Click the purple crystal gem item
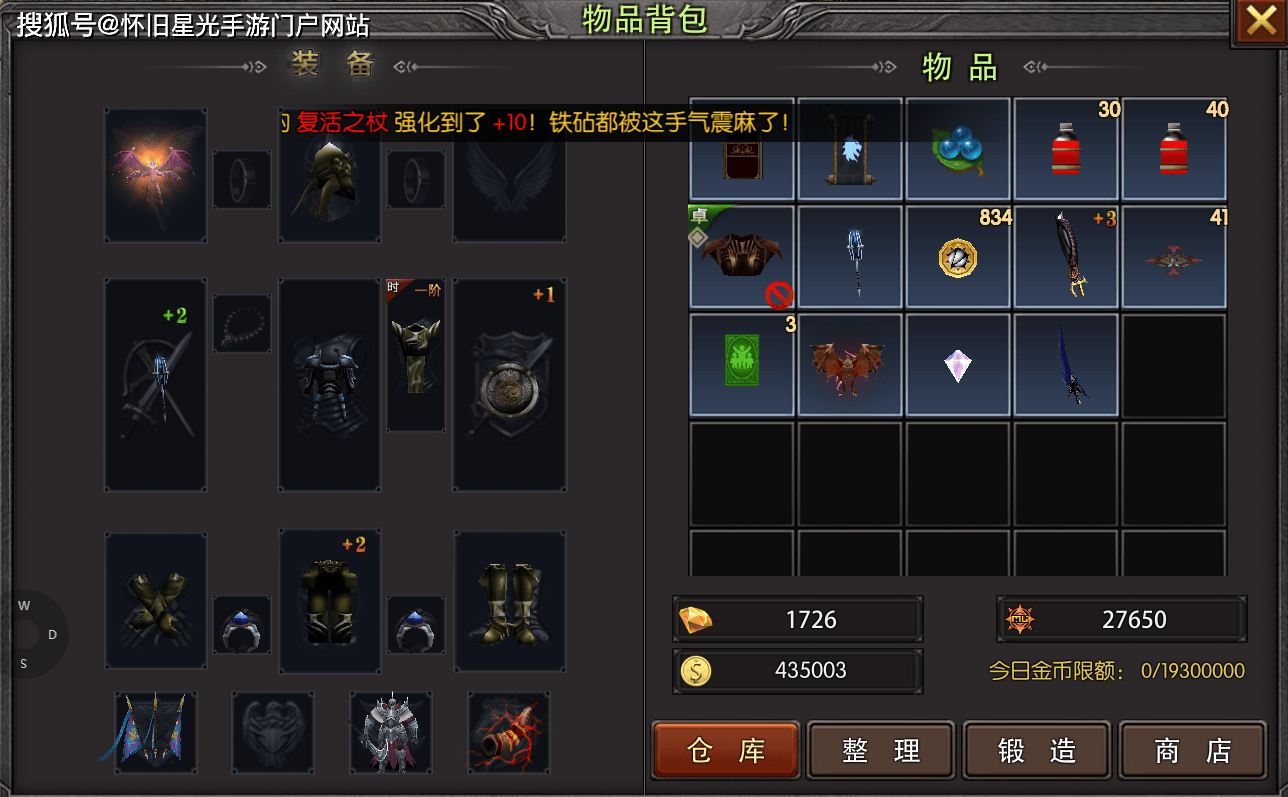This screenshot has height=797, width=1288. (x=958, y=364)
